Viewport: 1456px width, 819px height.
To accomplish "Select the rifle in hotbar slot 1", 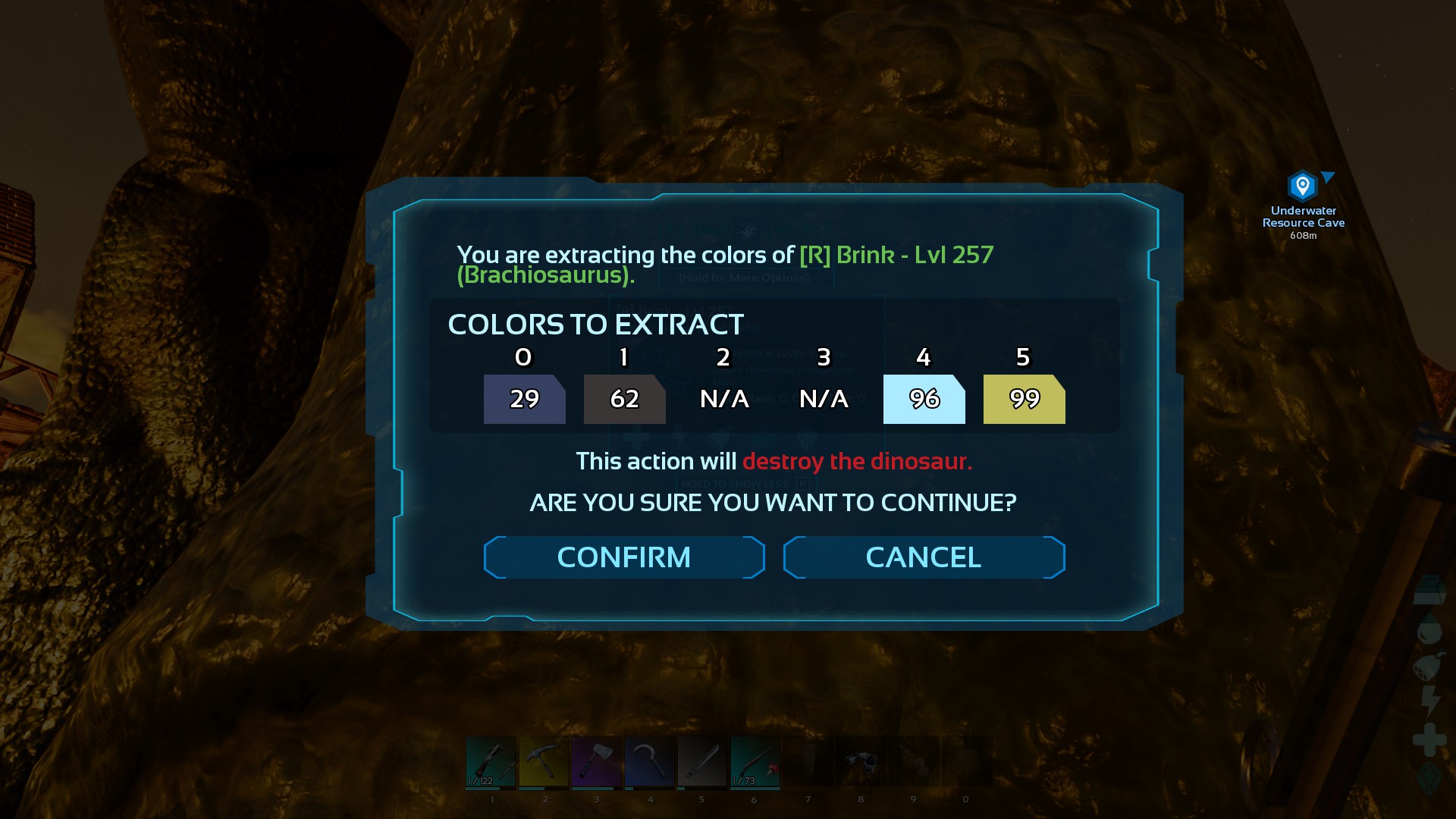I will (491, 761).
